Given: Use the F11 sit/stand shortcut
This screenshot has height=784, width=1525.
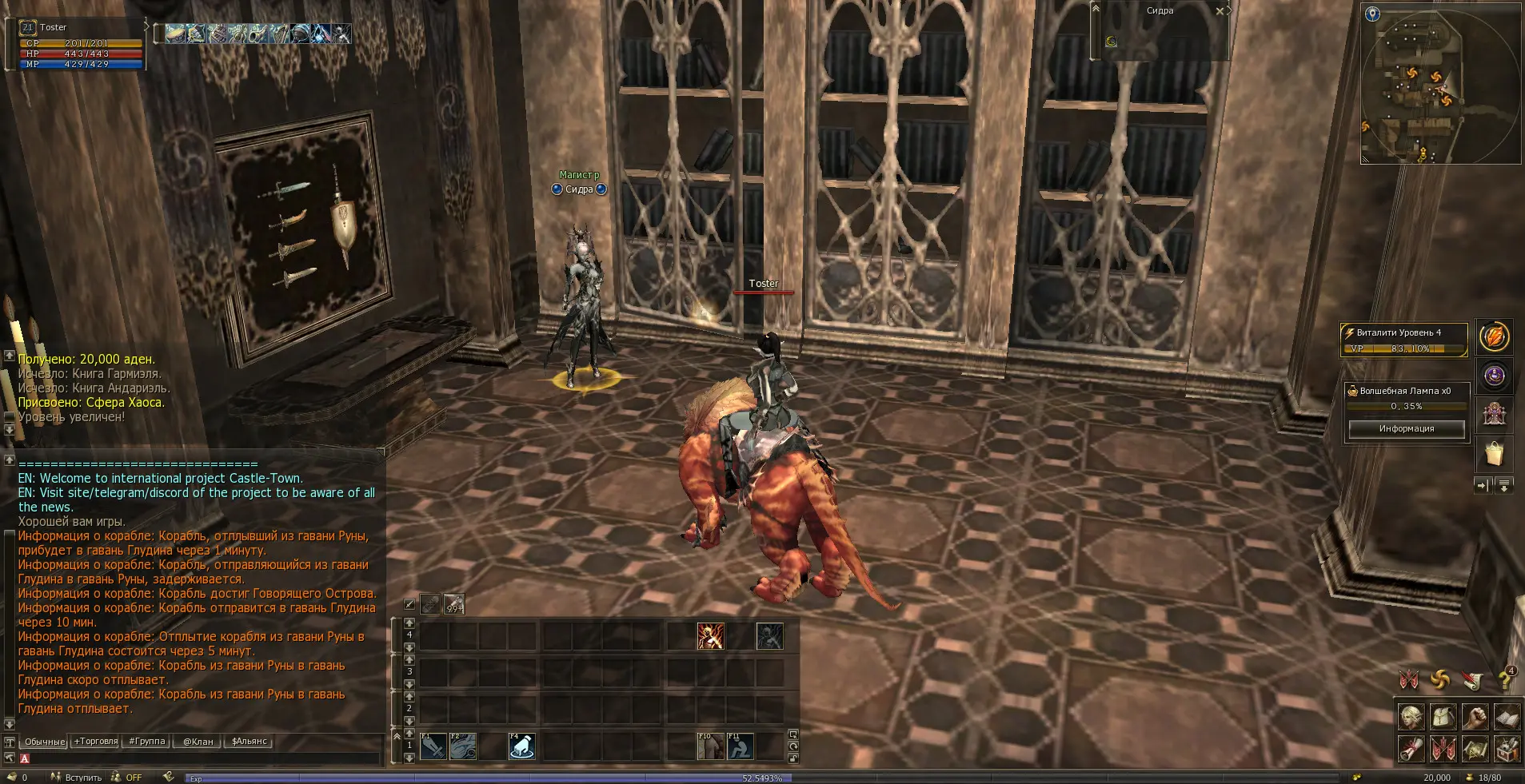Looking at the screenshot, I should (x=740, y=746).
